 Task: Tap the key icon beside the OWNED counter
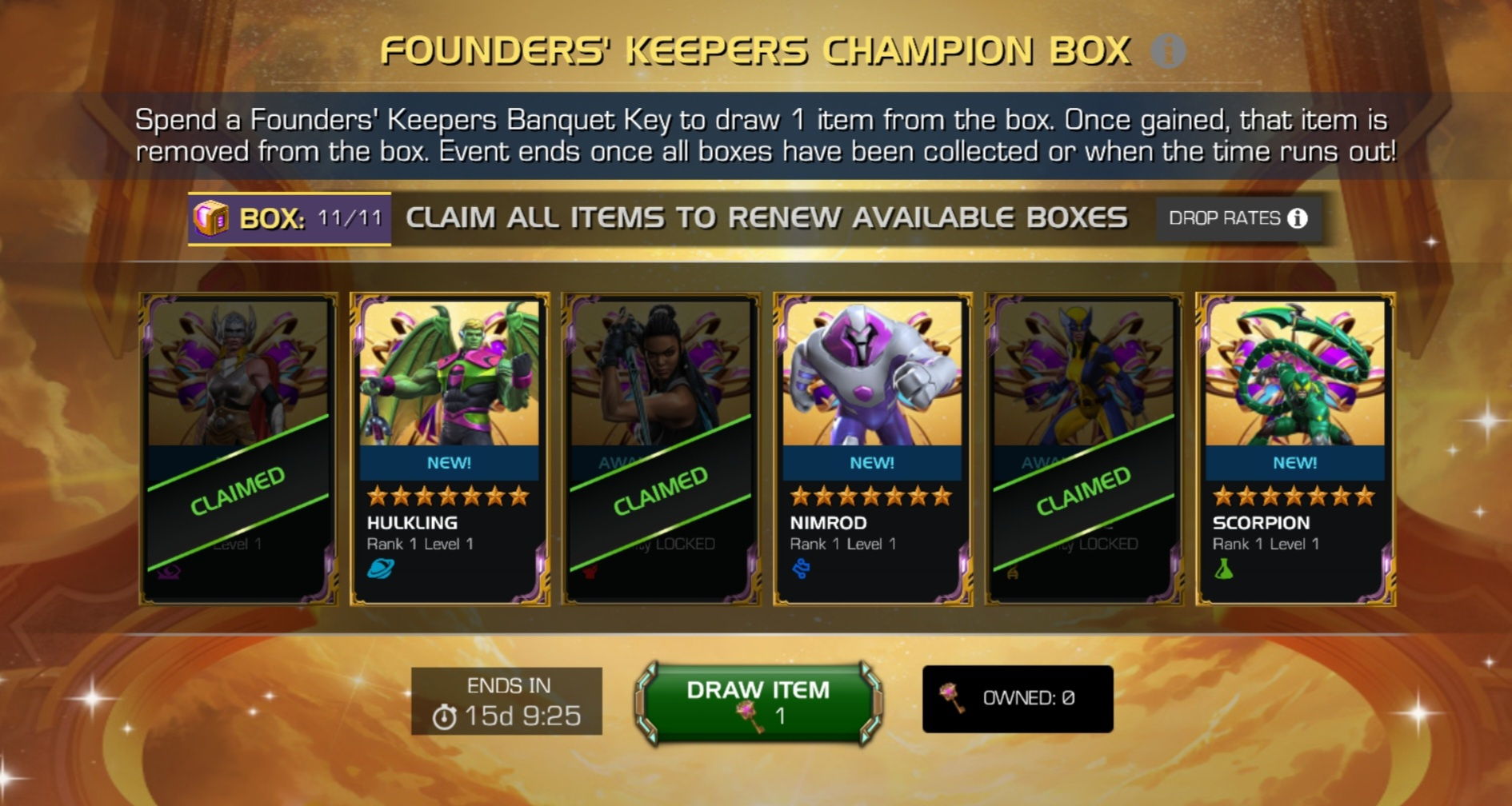pyautogui.click(x=950, y=697)
